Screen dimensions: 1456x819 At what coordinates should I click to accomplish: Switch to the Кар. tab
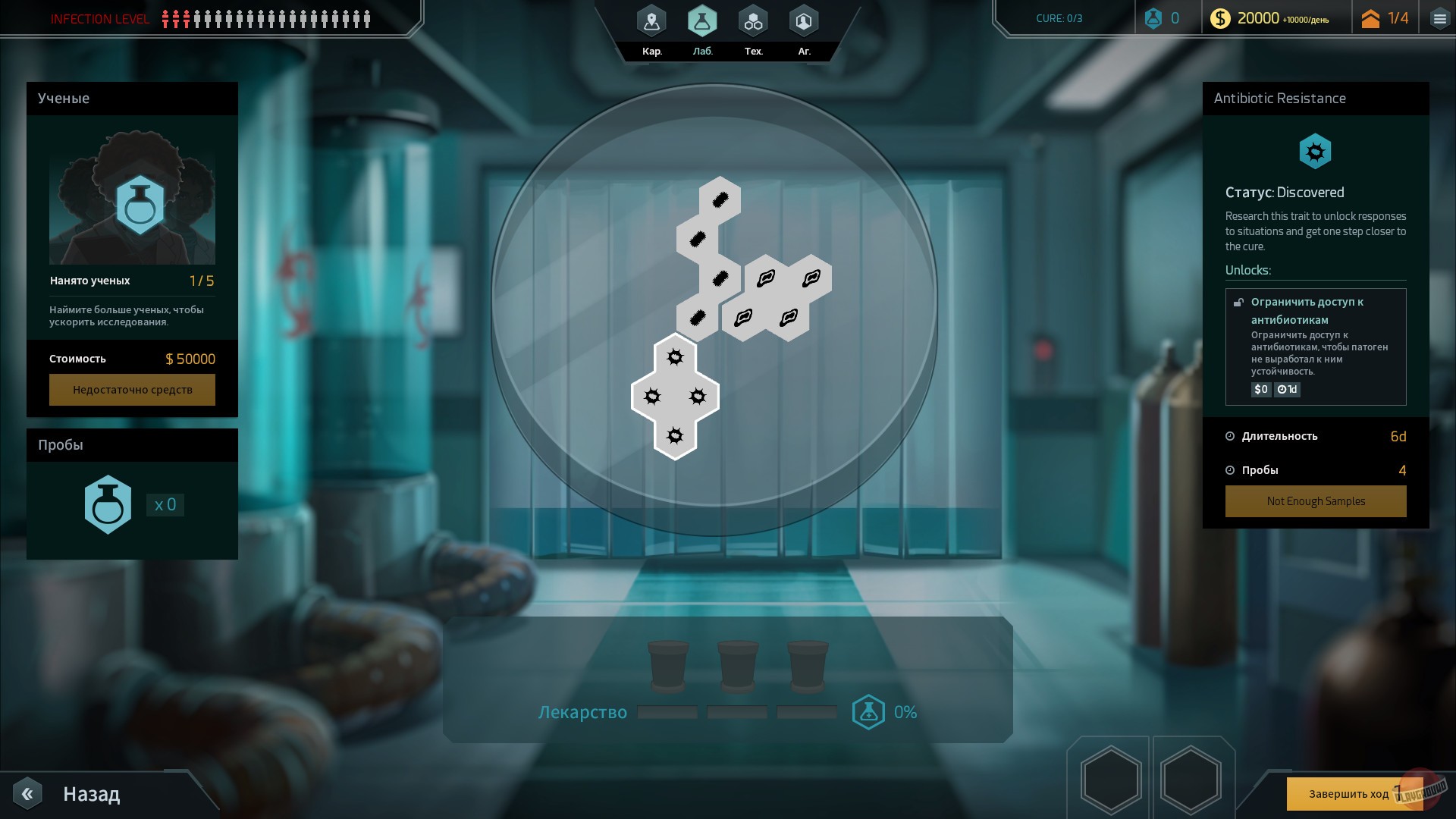(x=651, y=22)
